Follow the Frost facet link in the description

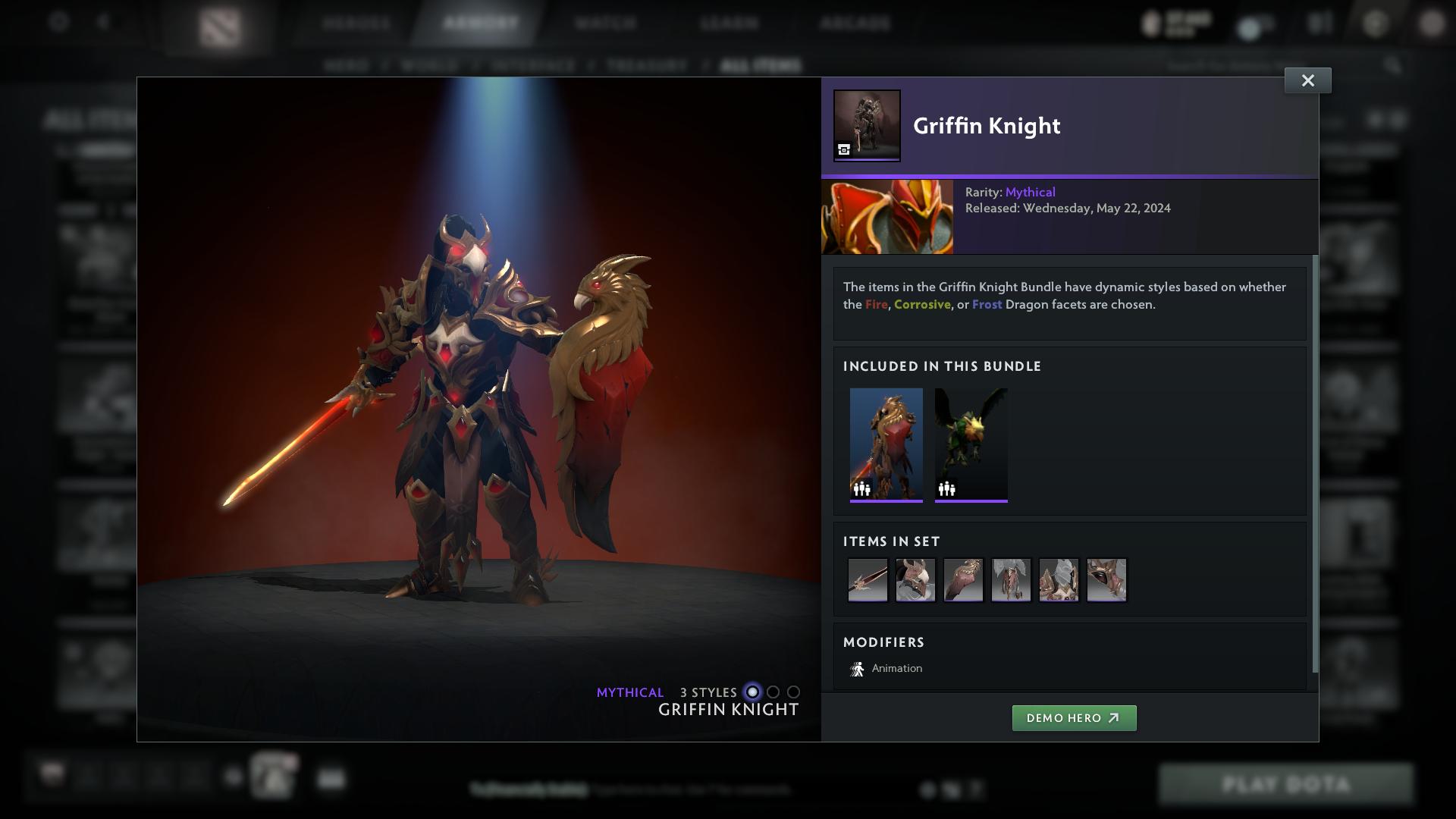click(x=988, y=304)
